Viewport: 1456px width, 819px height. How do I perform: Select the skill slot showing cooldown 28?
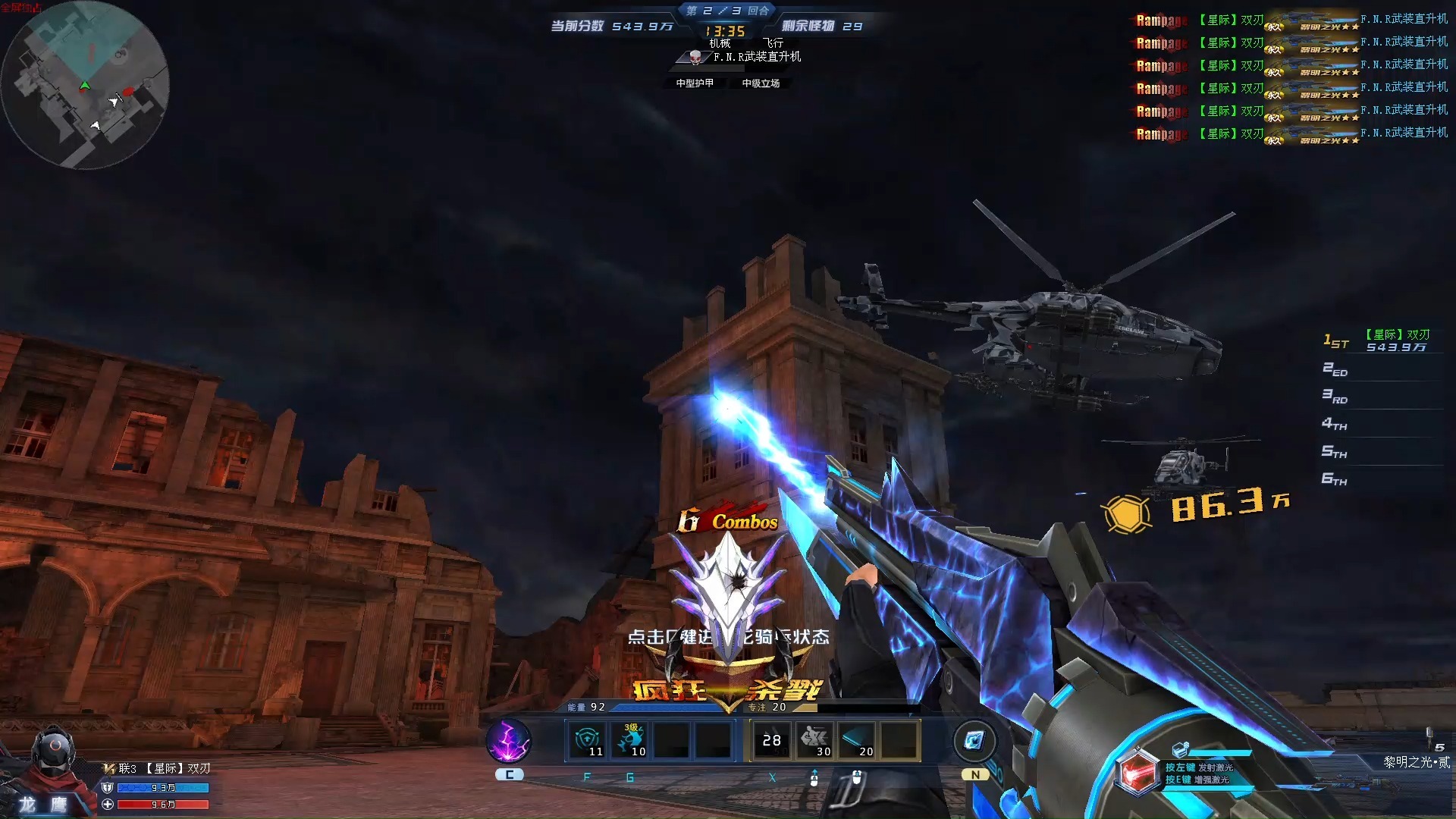tap(772, 740)
